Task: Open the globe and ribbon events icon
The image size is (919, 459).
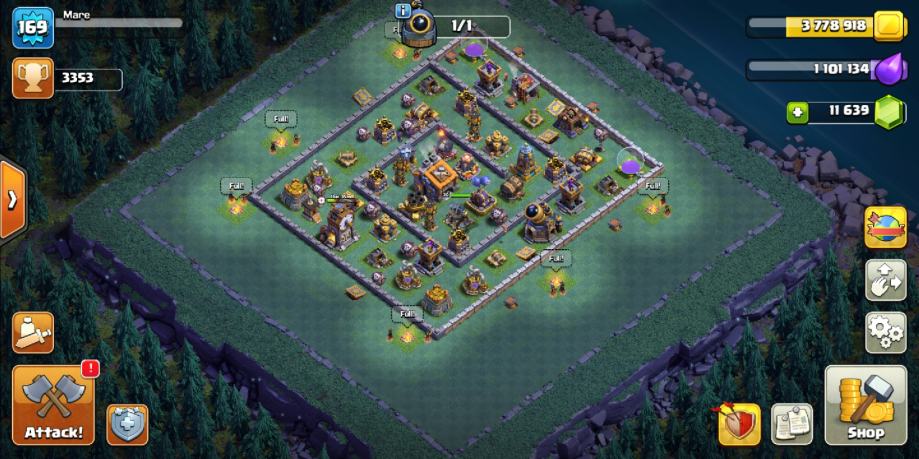Action: 885,227
